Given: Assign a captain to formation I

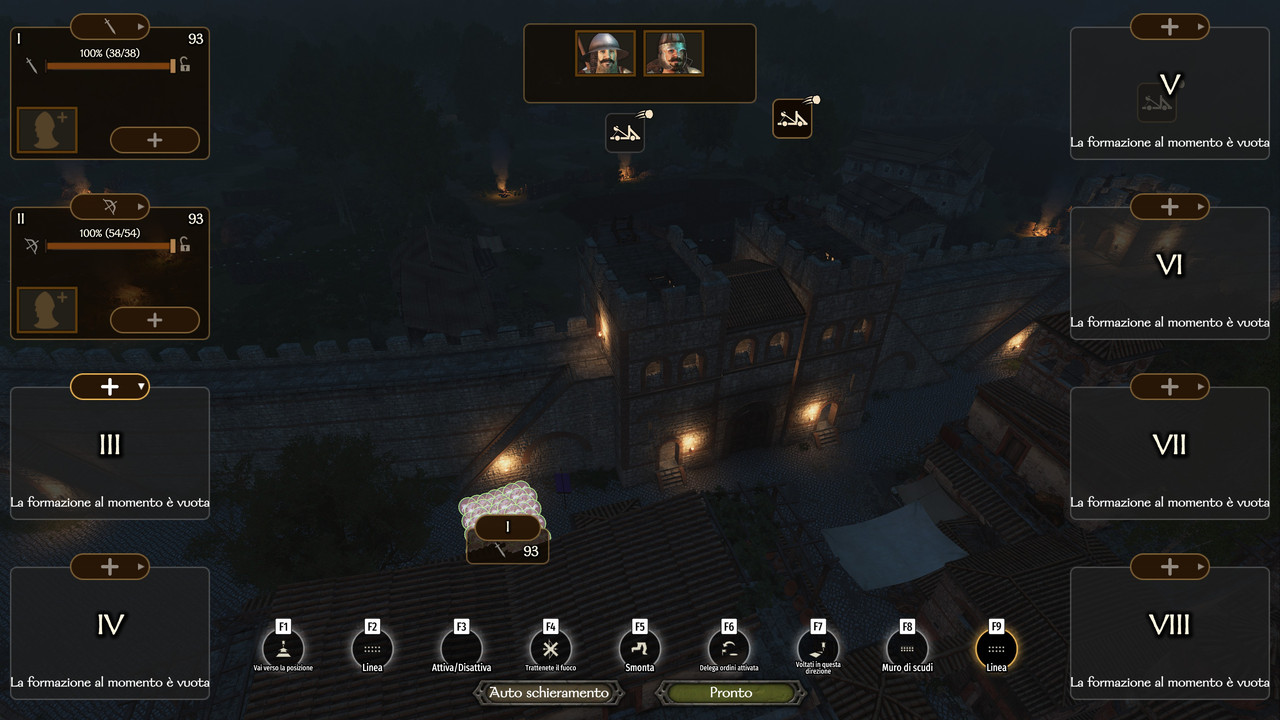Looking at the screenshot, I should tap(47, 131).
